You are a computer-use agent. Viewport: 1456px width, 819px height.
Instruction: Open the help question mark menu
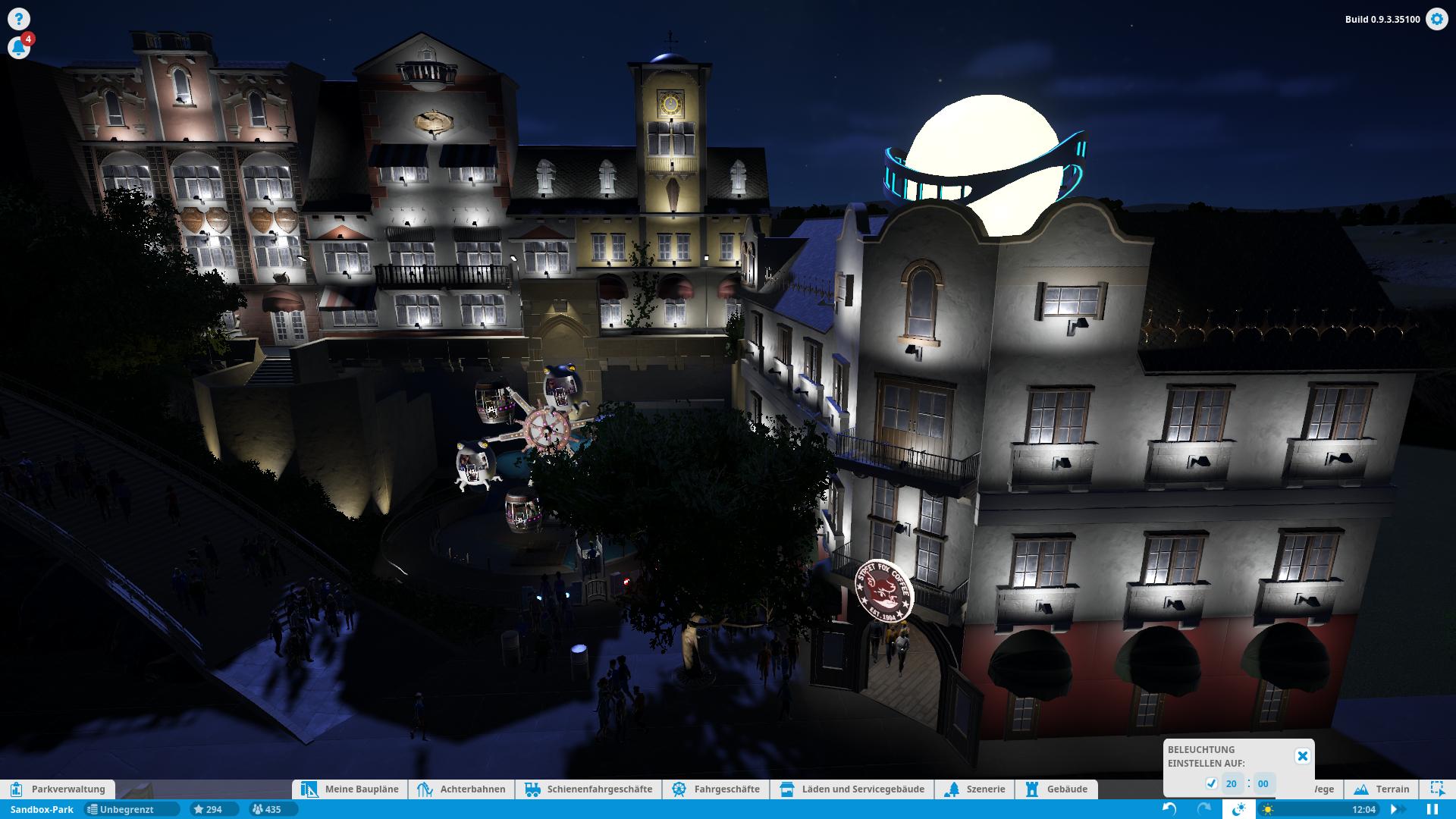tap(19, 19)
